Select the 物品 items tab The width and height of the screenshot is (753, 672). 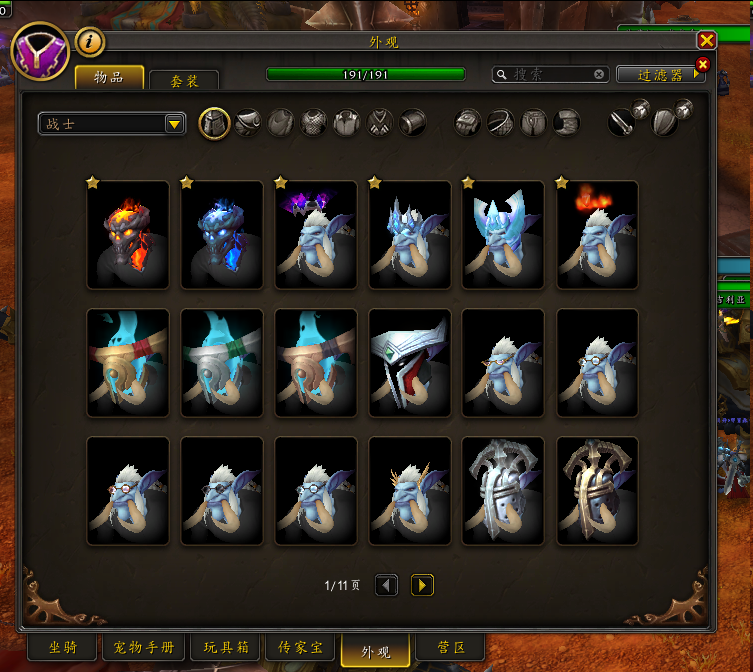[109, 78]
